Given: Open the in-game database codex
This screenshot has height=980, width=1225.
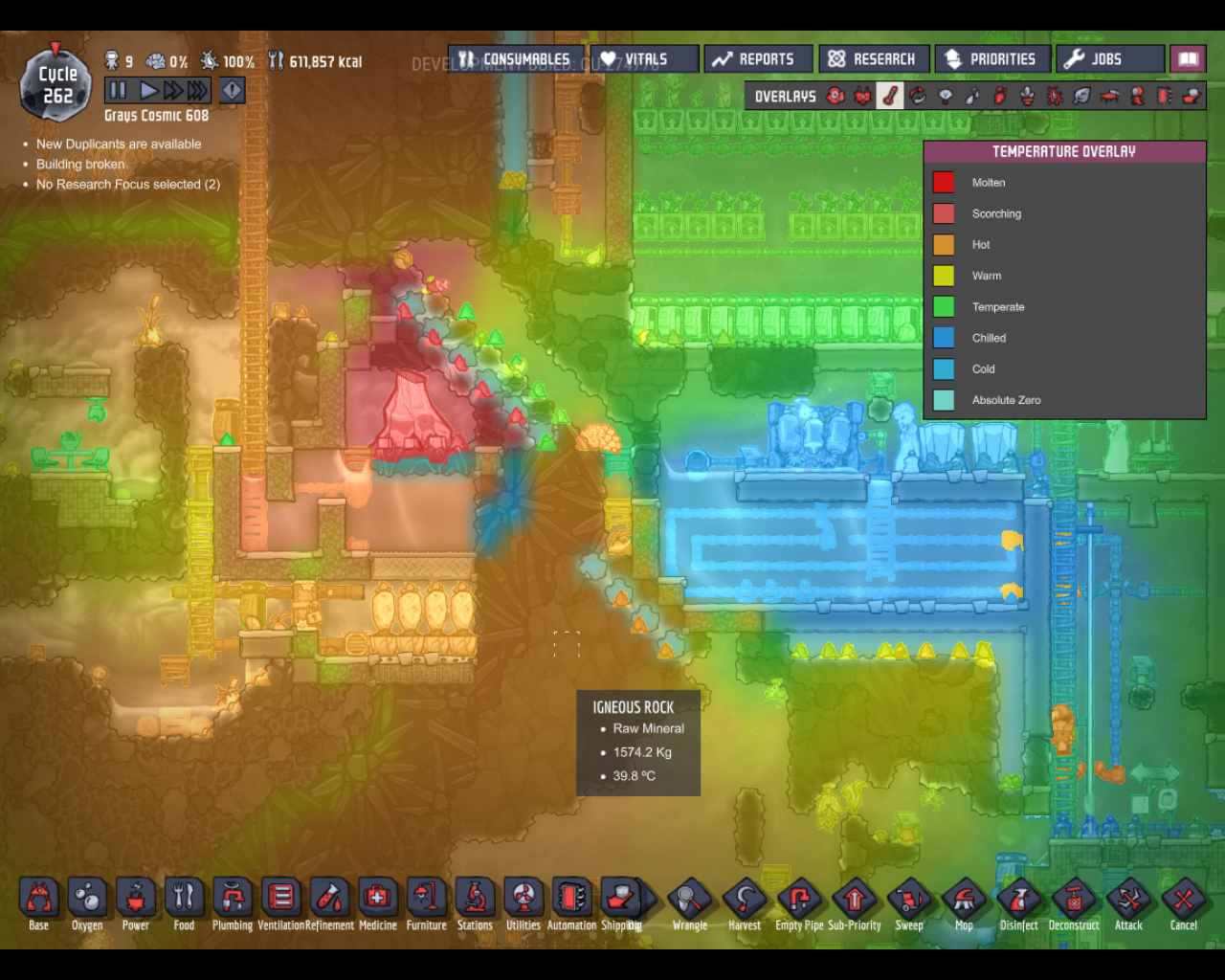Looking at the screenshot, I should [1188, 58].
